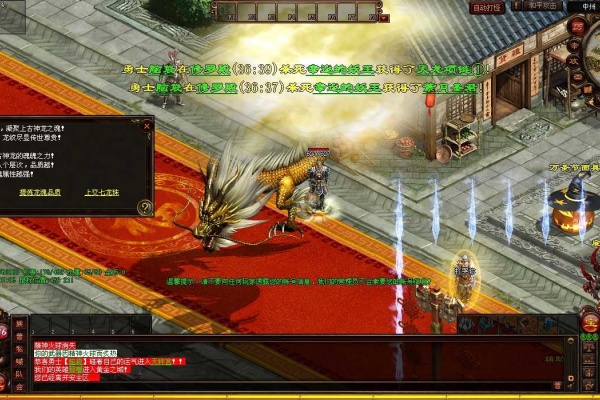
Task: Select the 上交七龙珠 option
Action: [x=101, y=191]
